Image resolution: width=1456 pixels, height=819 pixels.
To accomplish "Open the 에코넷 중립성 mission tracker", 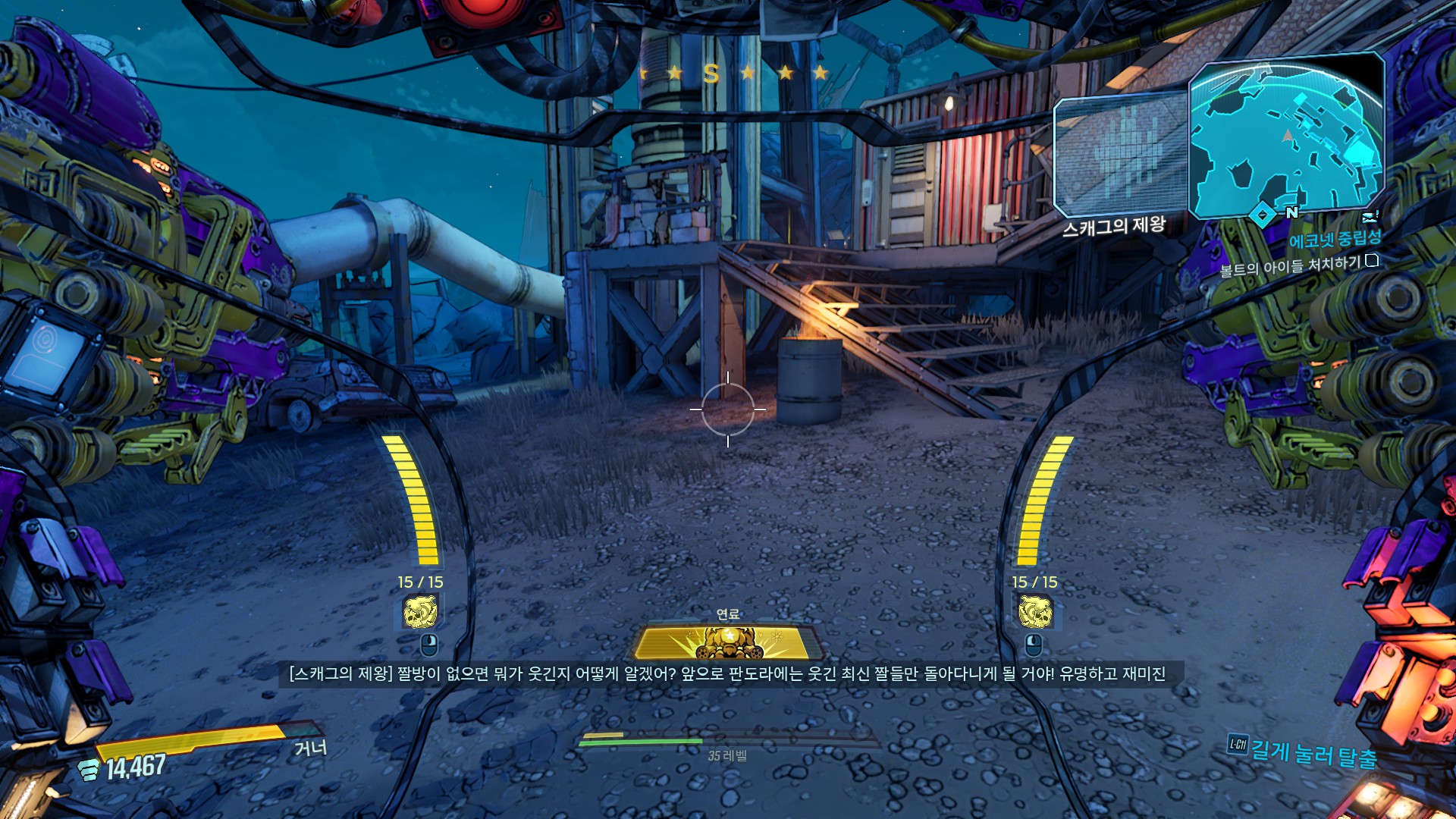I will 1335,240.
